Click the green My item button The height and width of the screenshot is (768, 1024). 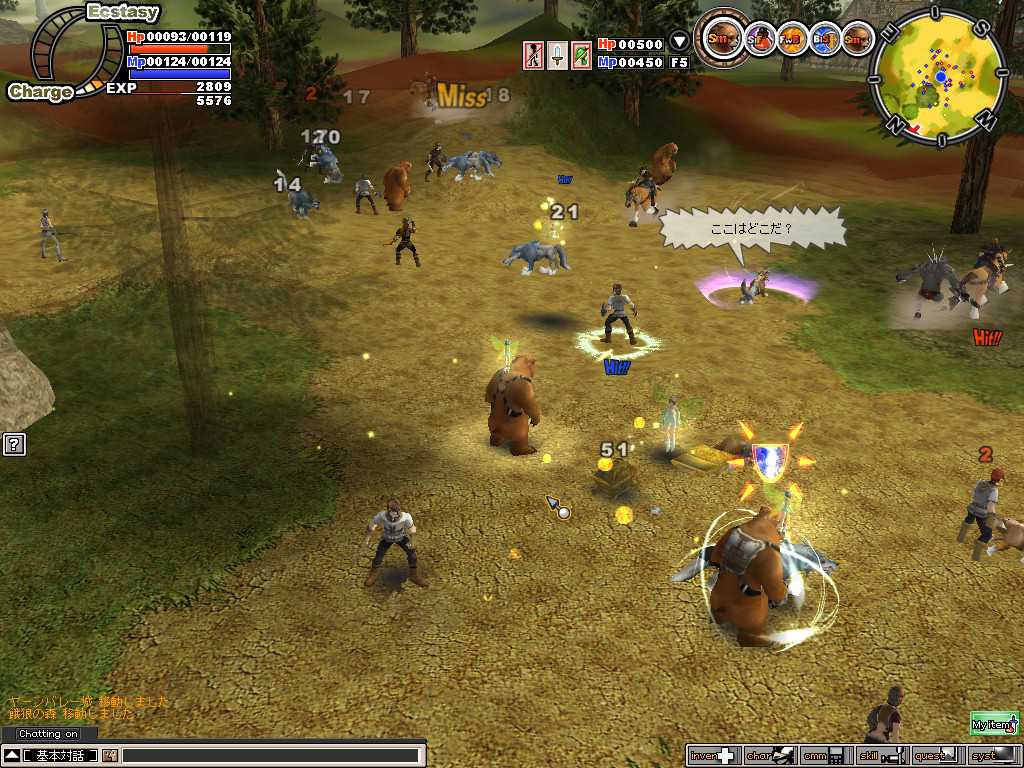tap(993, 724)
